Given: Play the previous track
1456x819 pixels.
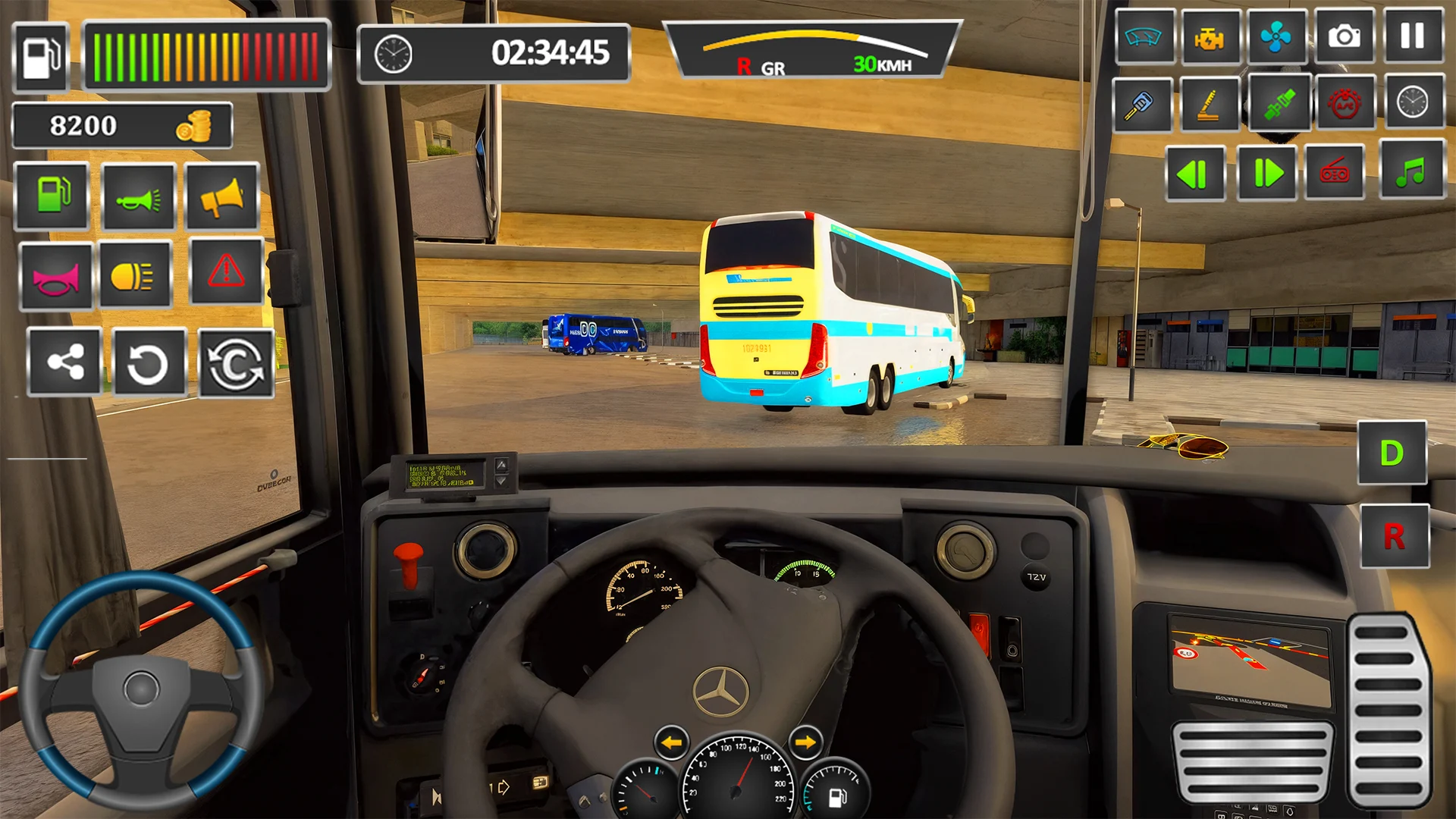Looking at the screenshot, I should point(1194,174).
